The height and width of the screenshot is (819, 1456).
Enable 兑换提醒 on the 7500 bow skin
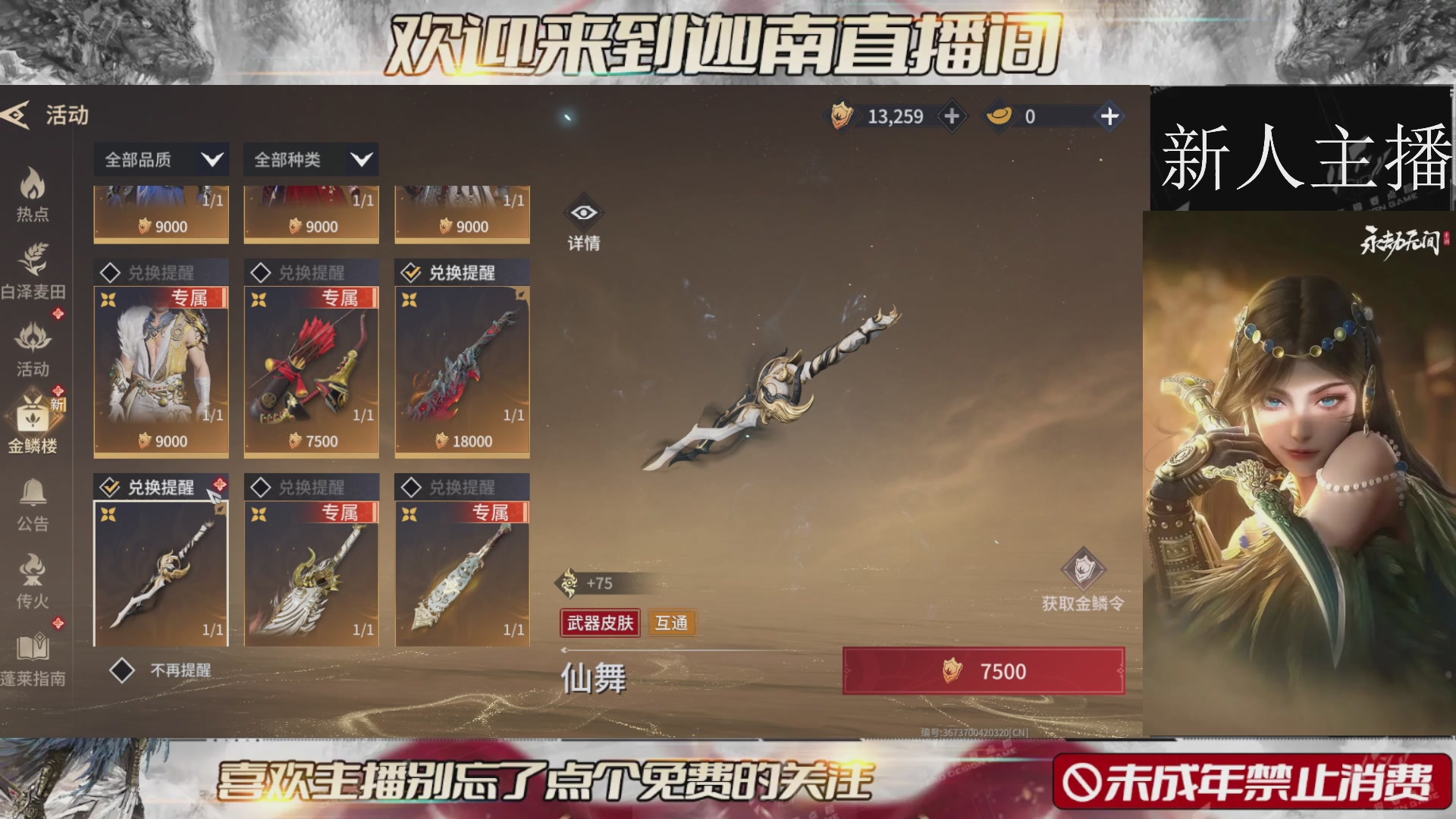click(262, 273)
